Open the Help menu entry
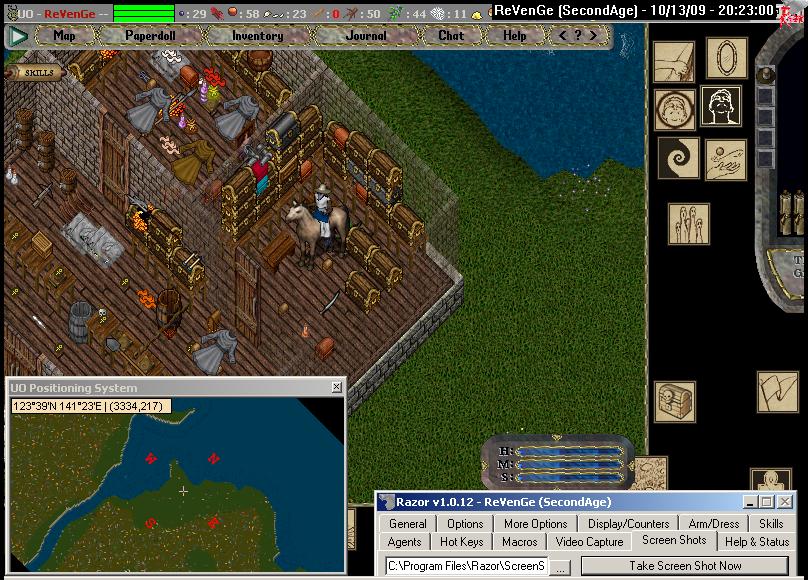Screen dimensions: 808x580 pos(514,35)
